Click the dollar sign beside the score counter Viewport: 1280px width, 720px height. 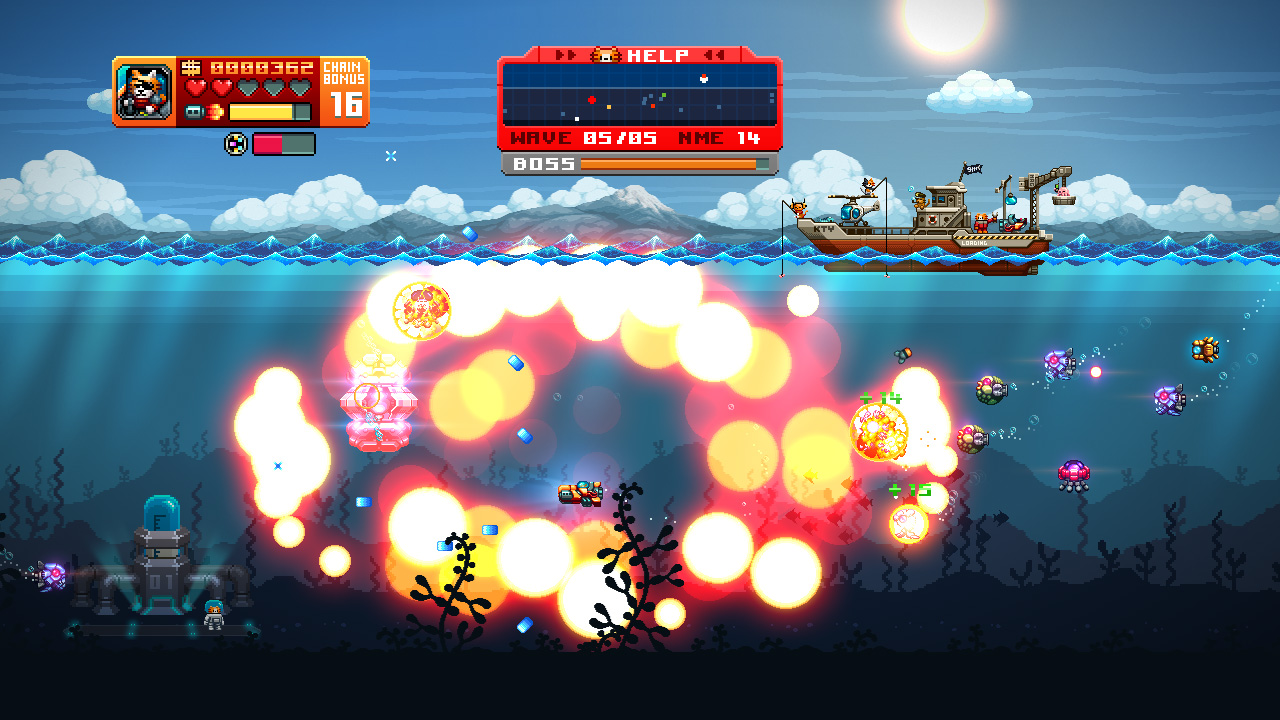pos(192,66)
